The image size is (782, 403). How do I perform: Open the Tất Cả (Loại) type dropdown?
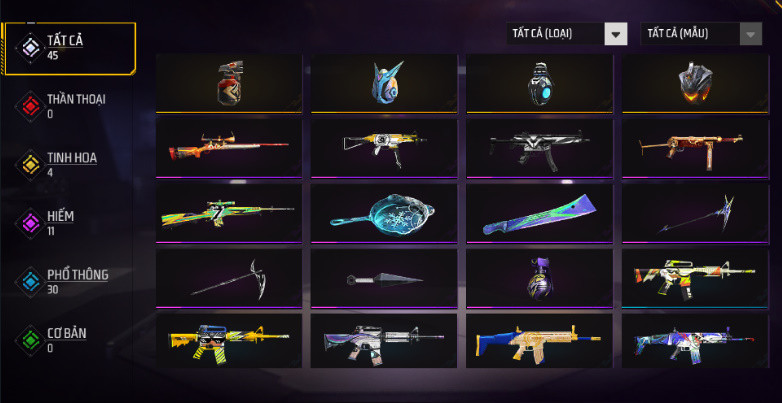coord(566,34)
